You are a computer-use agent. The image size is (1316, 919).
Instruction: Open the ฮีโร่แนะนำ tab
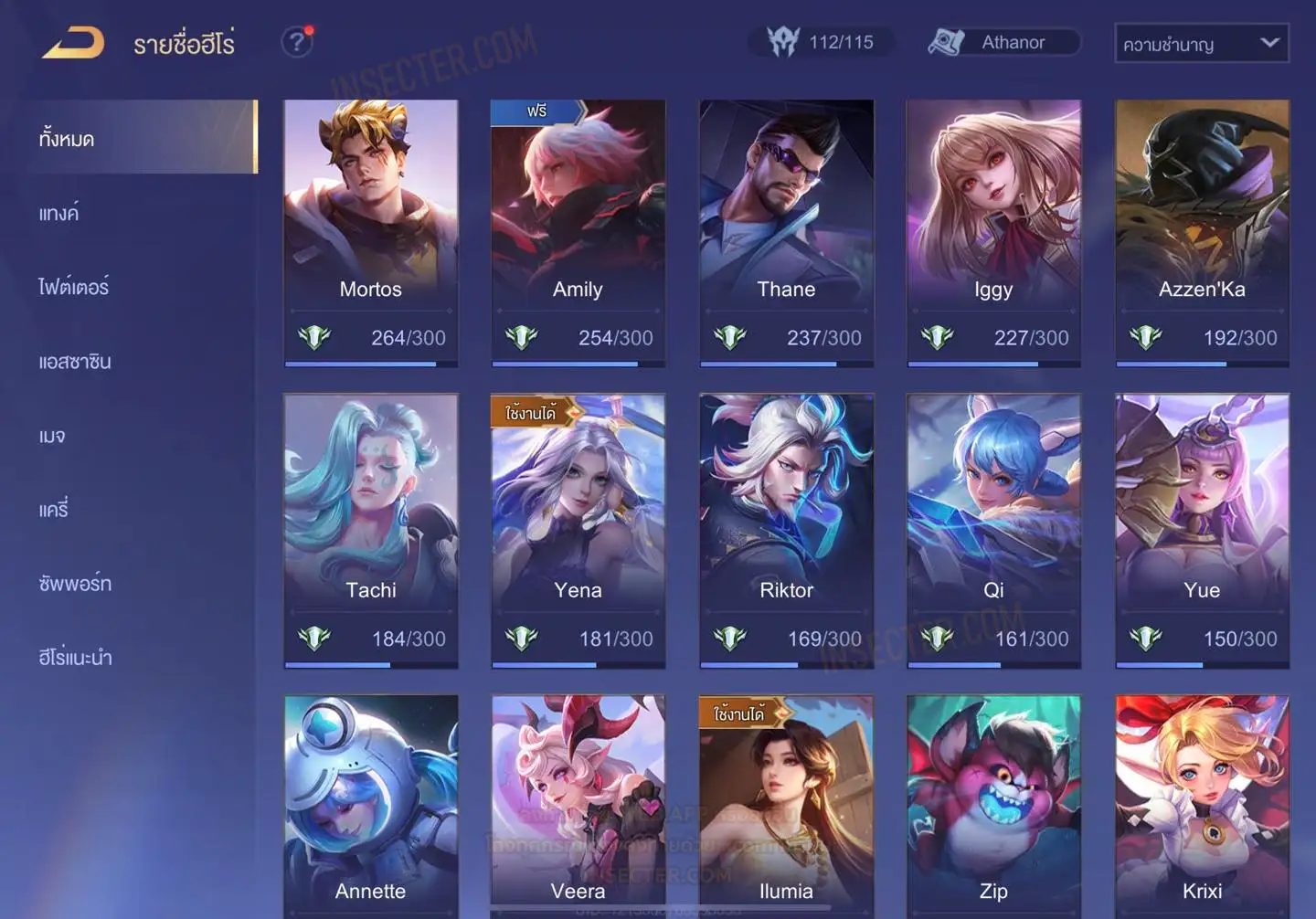(x=75, y=658)
